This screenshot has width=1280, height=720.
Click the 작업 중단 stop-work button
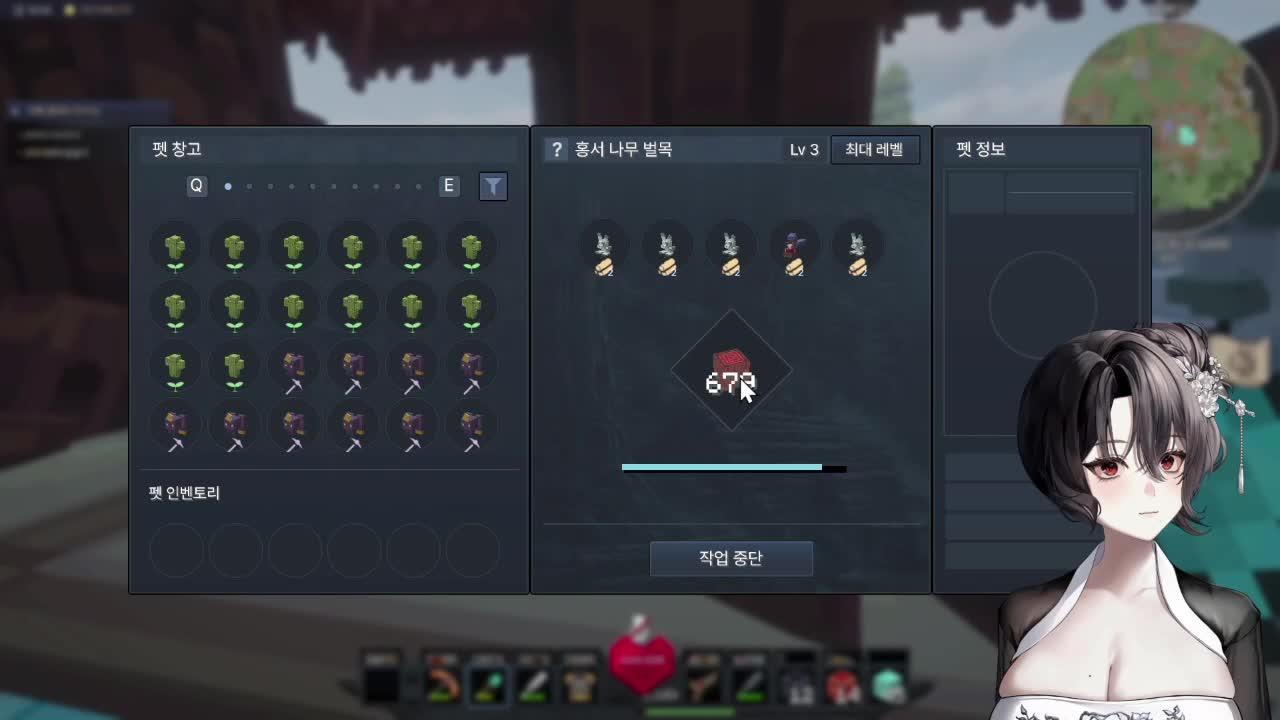point(731,558)
